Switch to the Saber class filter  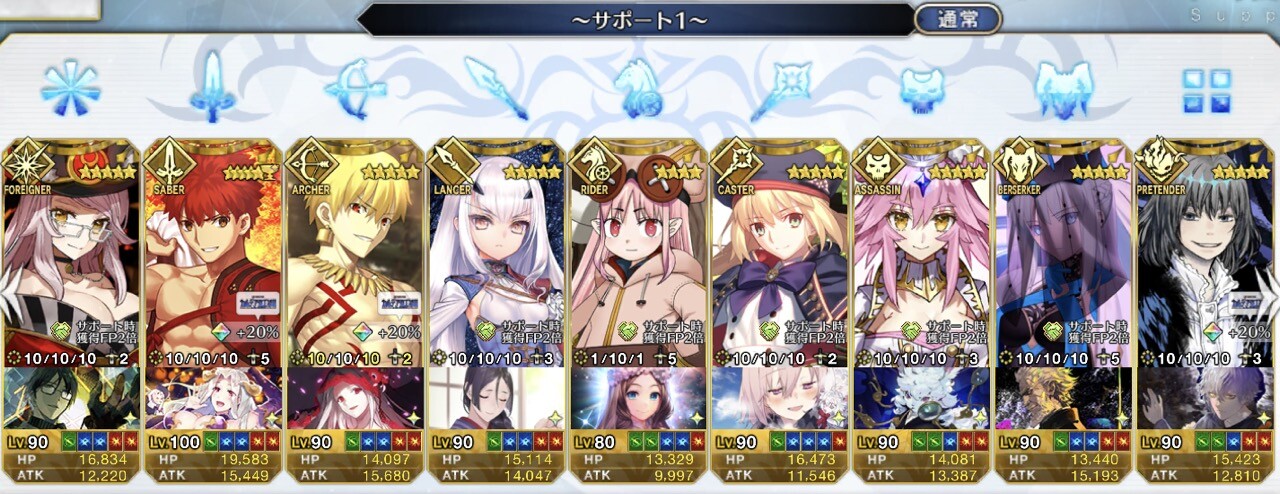(x=212, y=88)
